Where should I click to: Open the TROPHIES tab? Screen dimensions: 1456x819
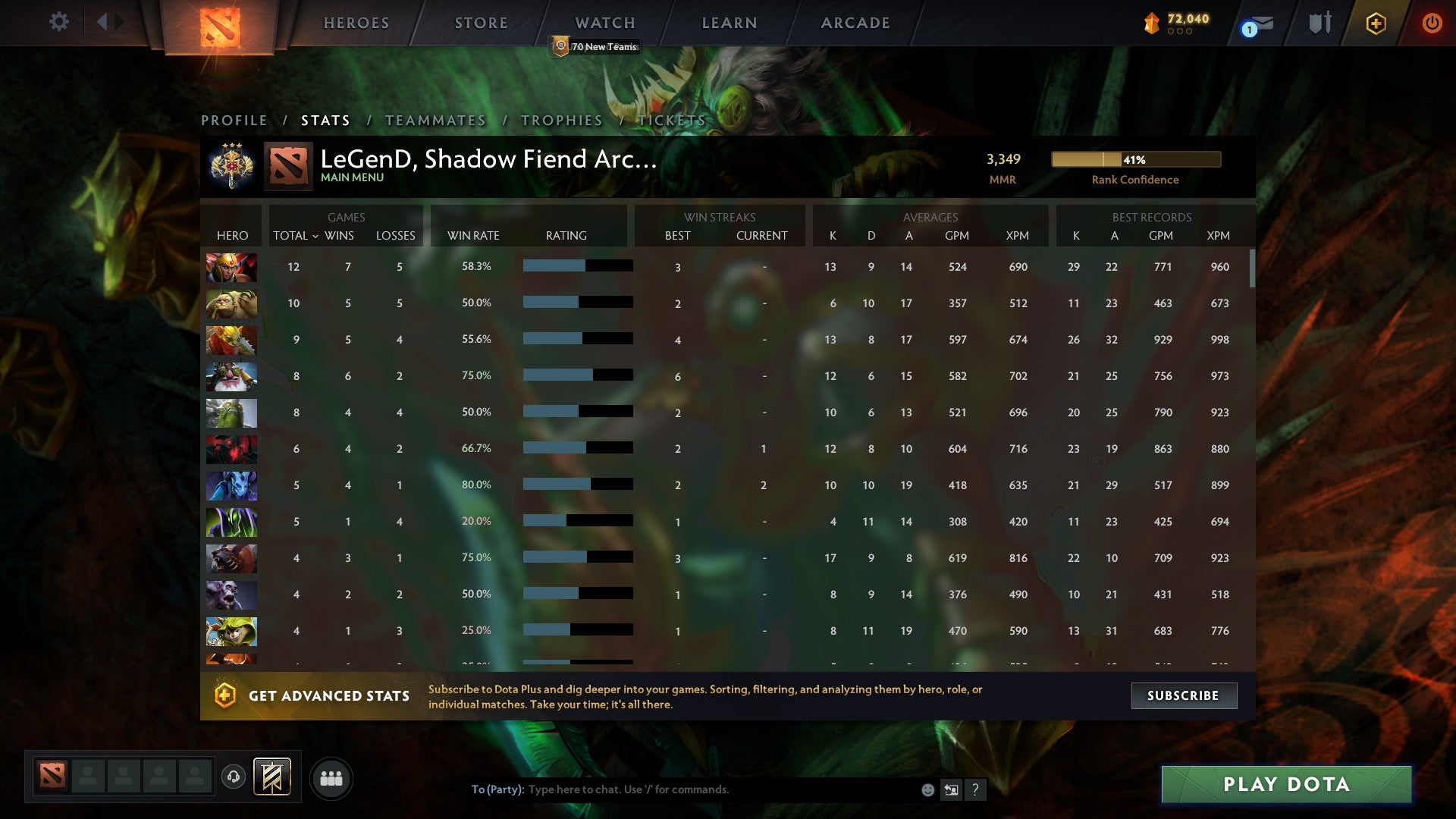point(561,120)
